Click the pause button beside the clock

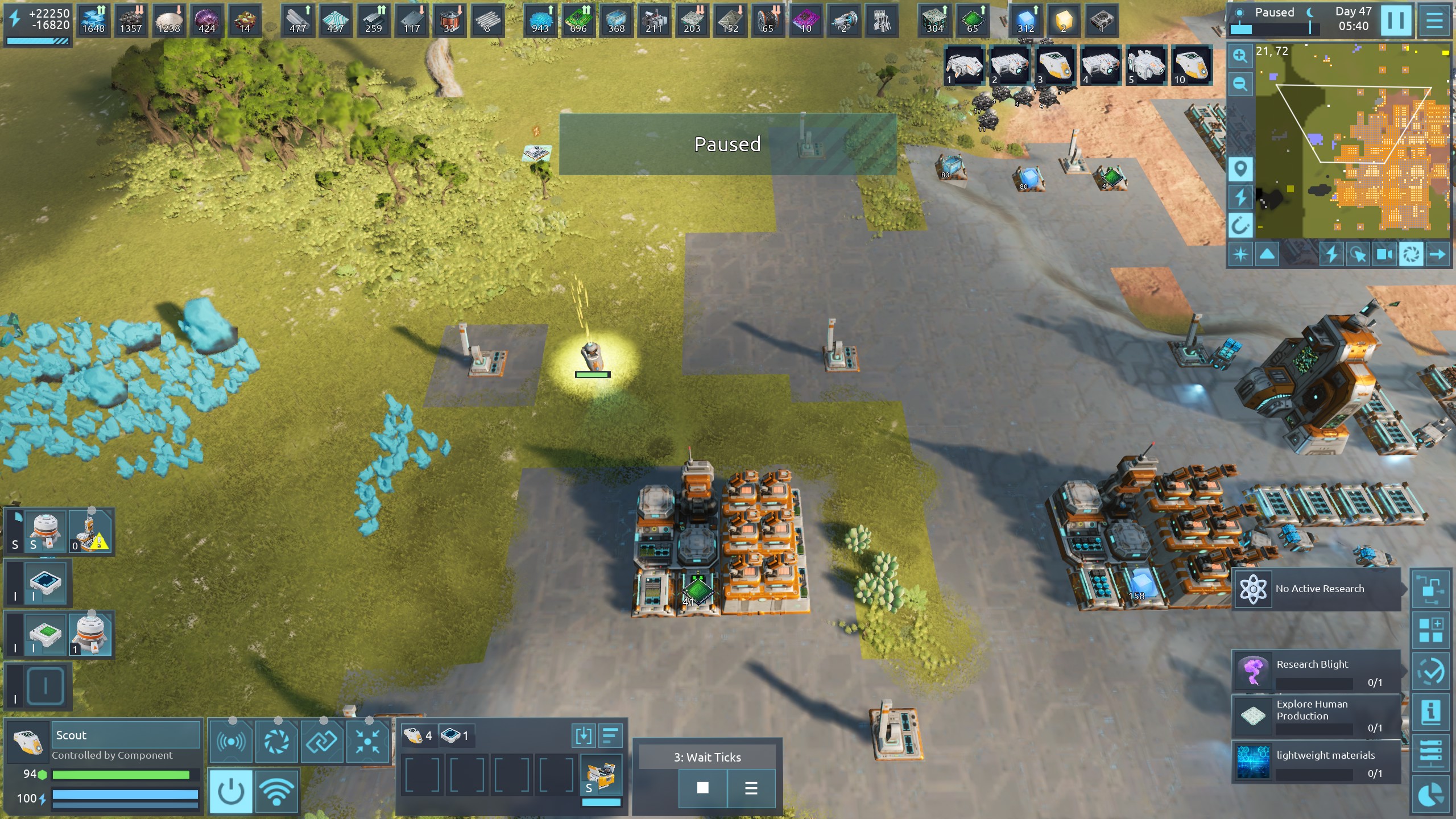point(1396,20)
